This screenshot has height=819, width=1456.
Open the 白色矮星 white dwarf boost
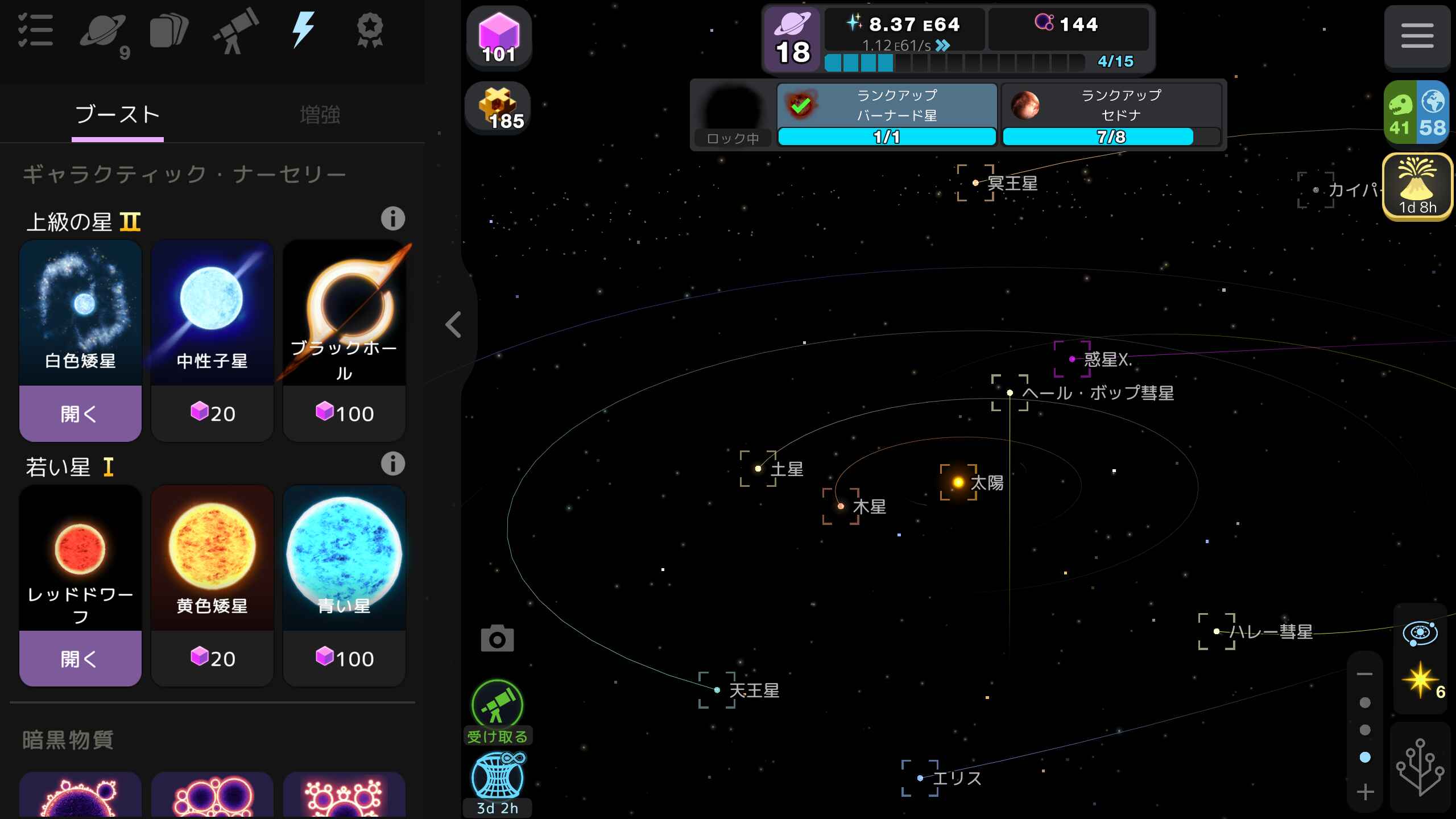tap(80, 413)
